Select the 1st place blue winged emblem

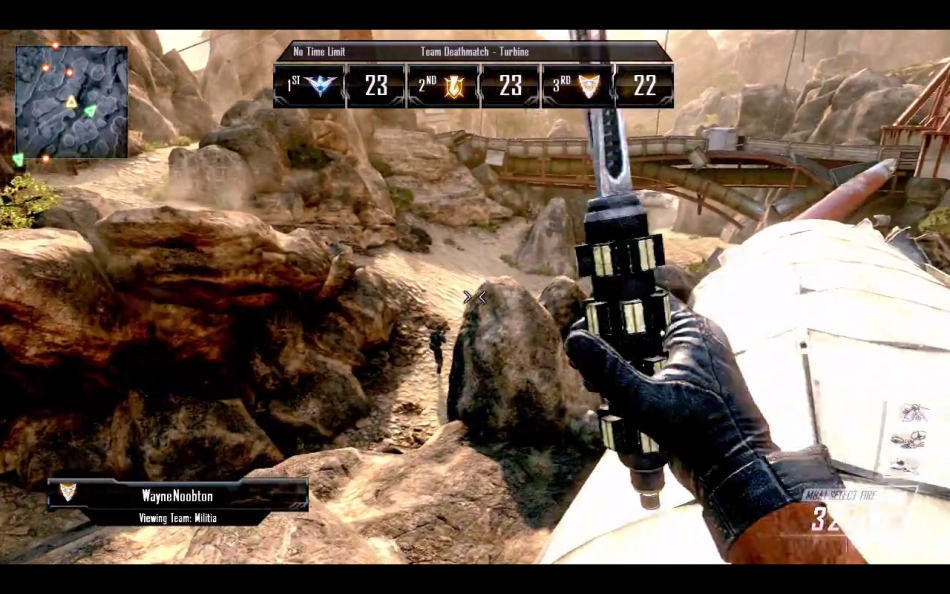coord(322,86)
